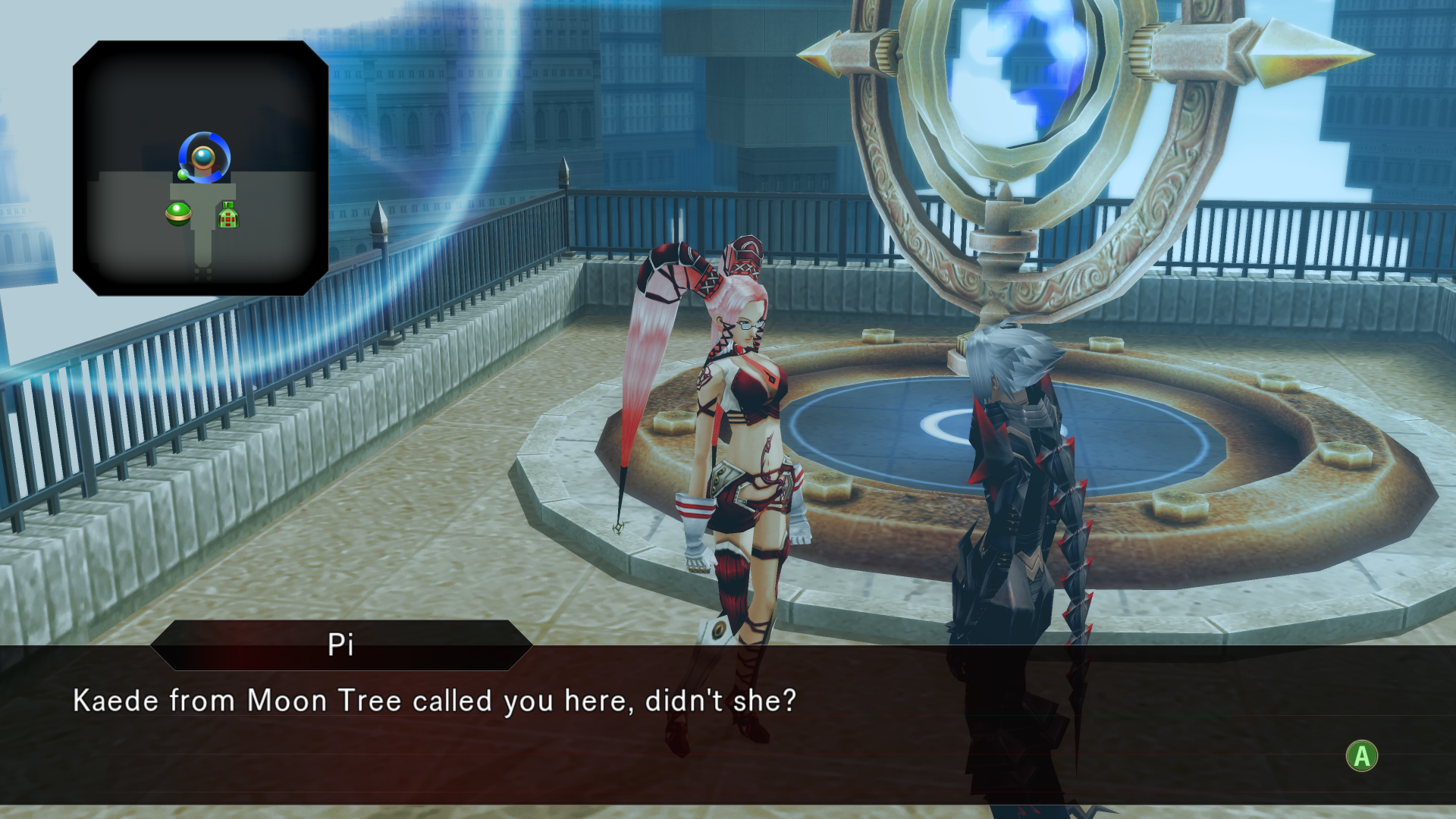Click the green dome marker on minimap

pos(178,214)
